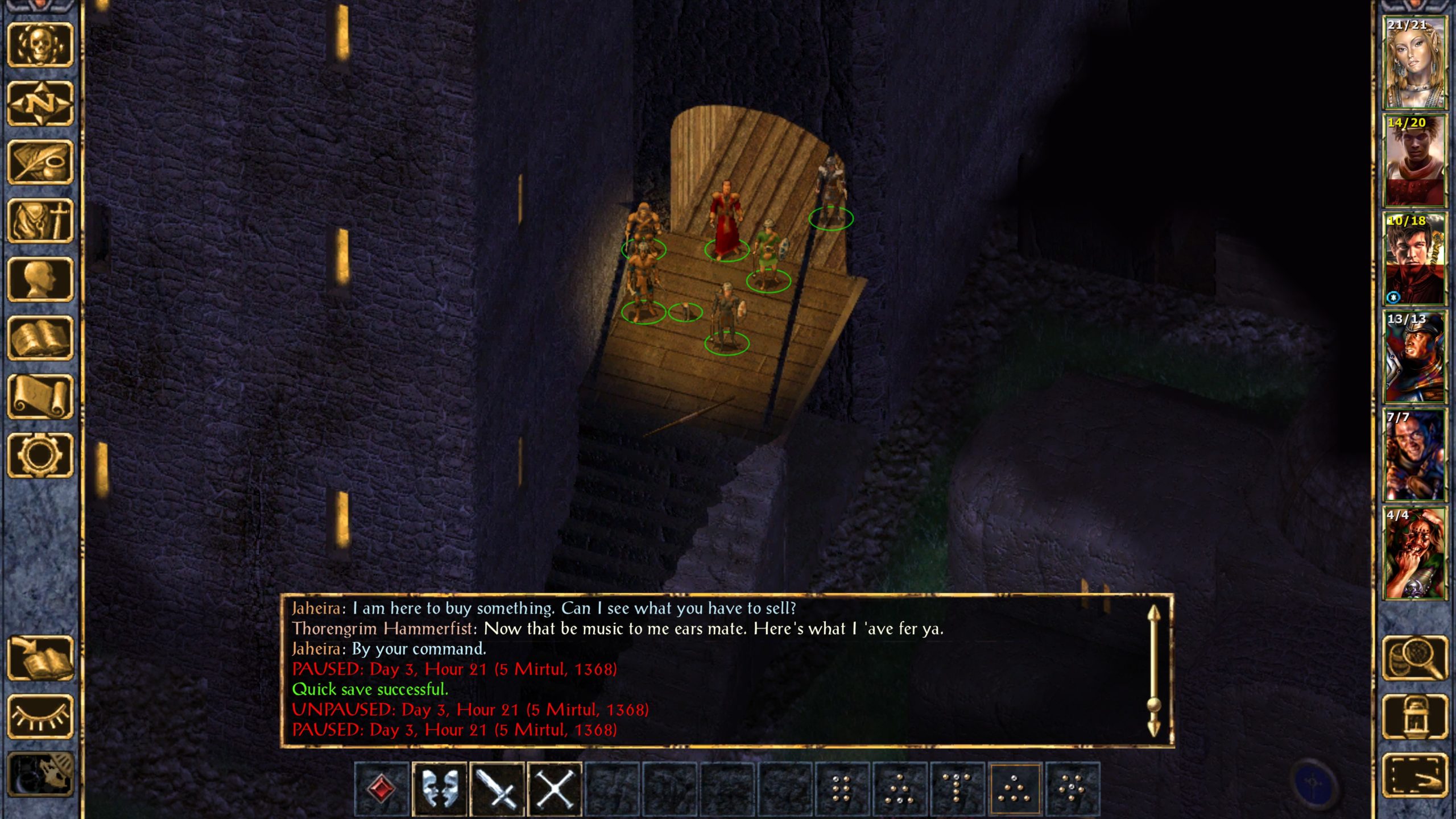Activate the talk masks action
This screenshot has height=819, width=1456.
[439, 789]
